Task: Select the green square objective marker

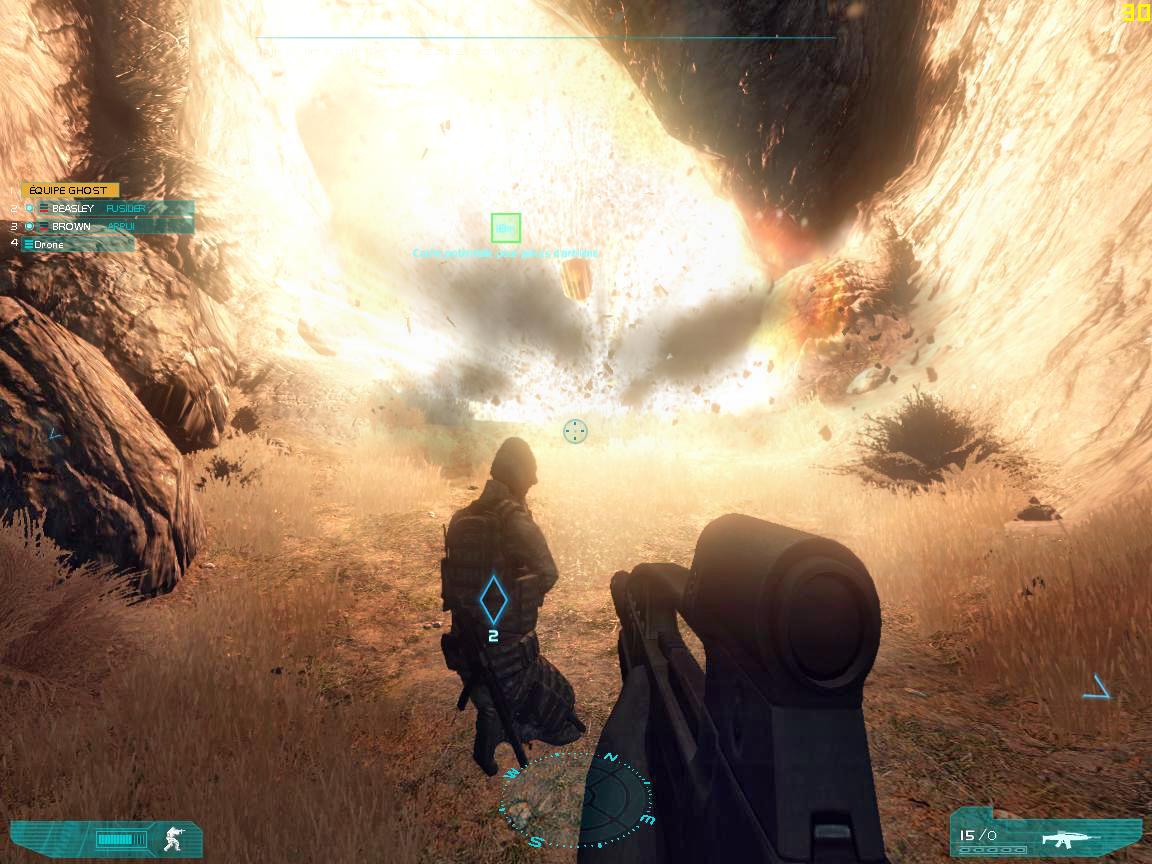Action: coord(506,228)
